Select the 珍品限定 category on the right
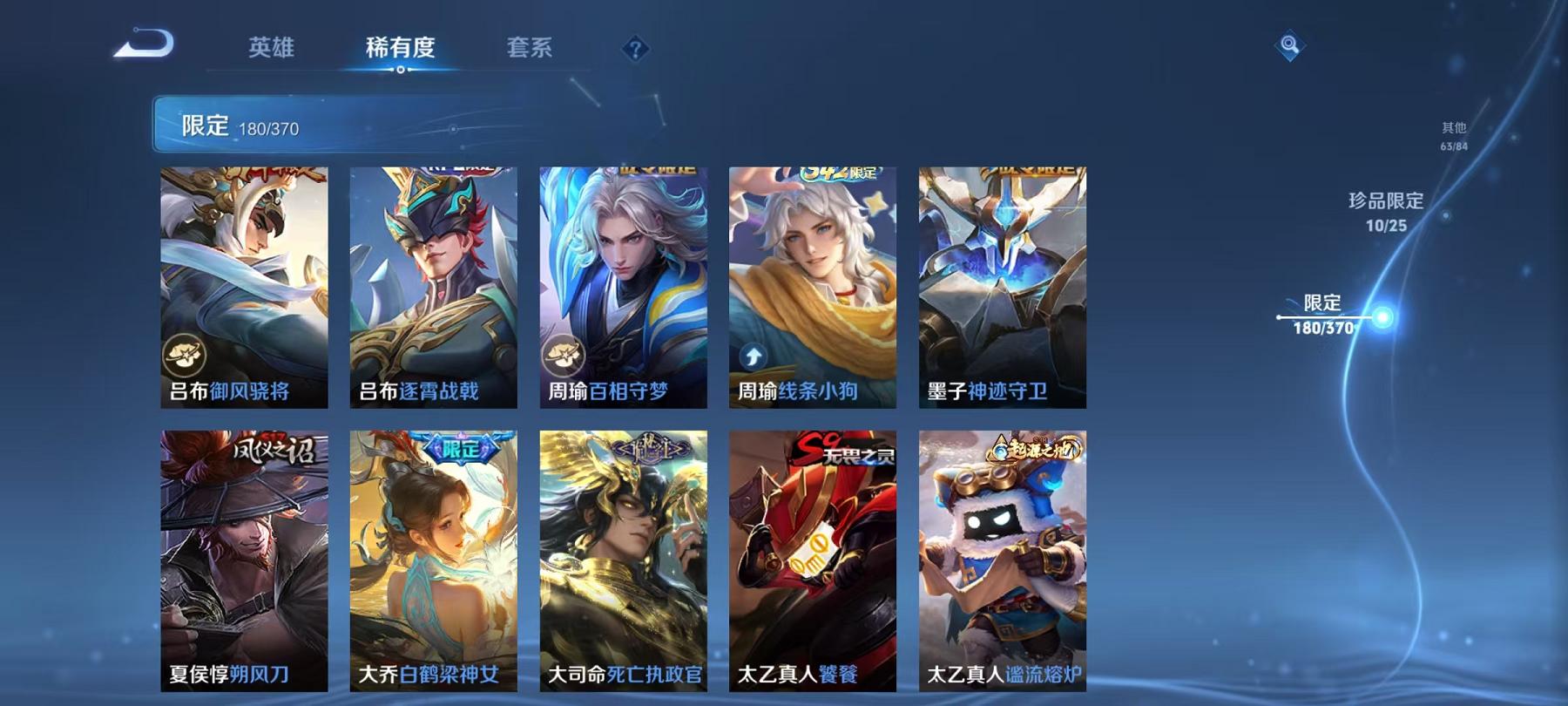This screenshot has width=1568, height=706. 1384,212
